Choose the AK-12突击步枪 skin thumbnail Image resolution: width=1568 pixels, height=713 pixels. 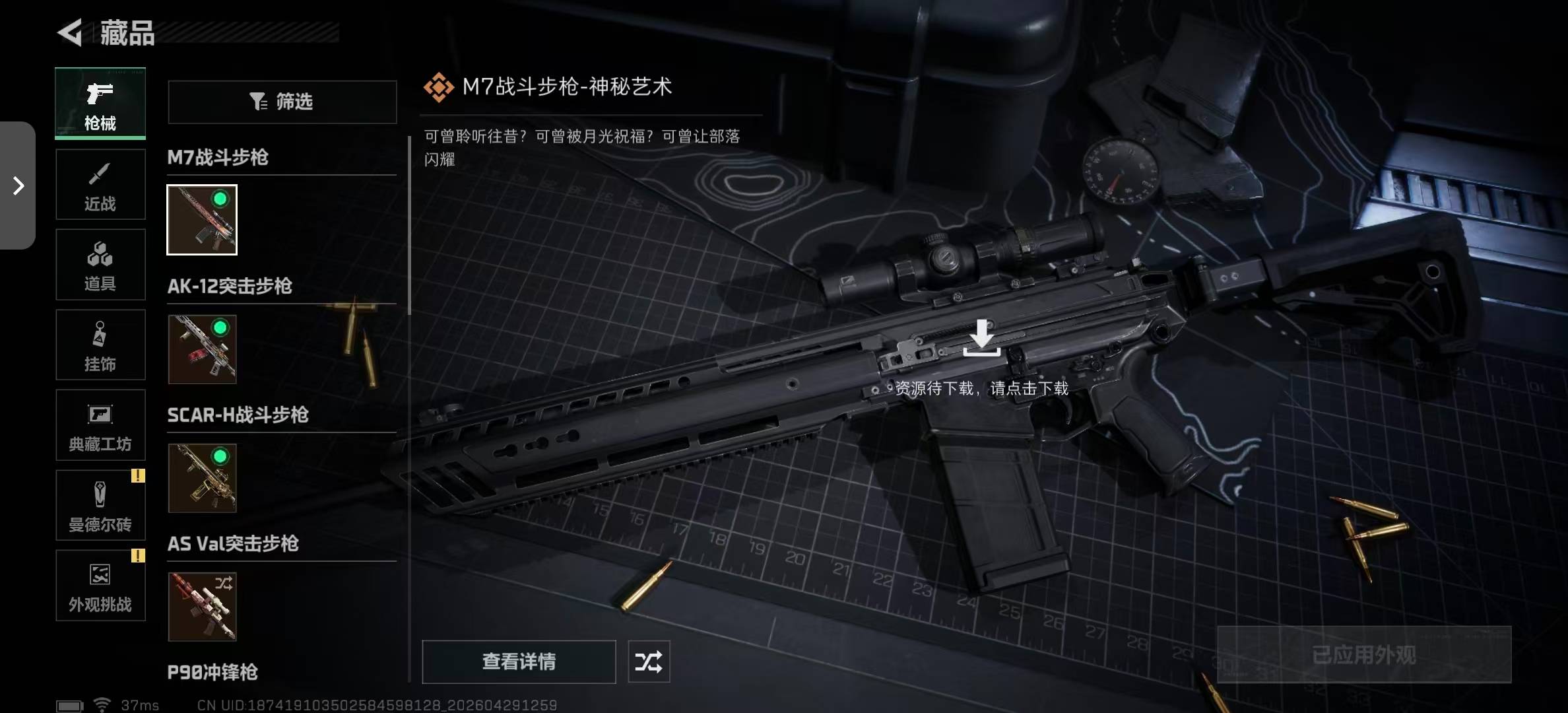(202, 349)
